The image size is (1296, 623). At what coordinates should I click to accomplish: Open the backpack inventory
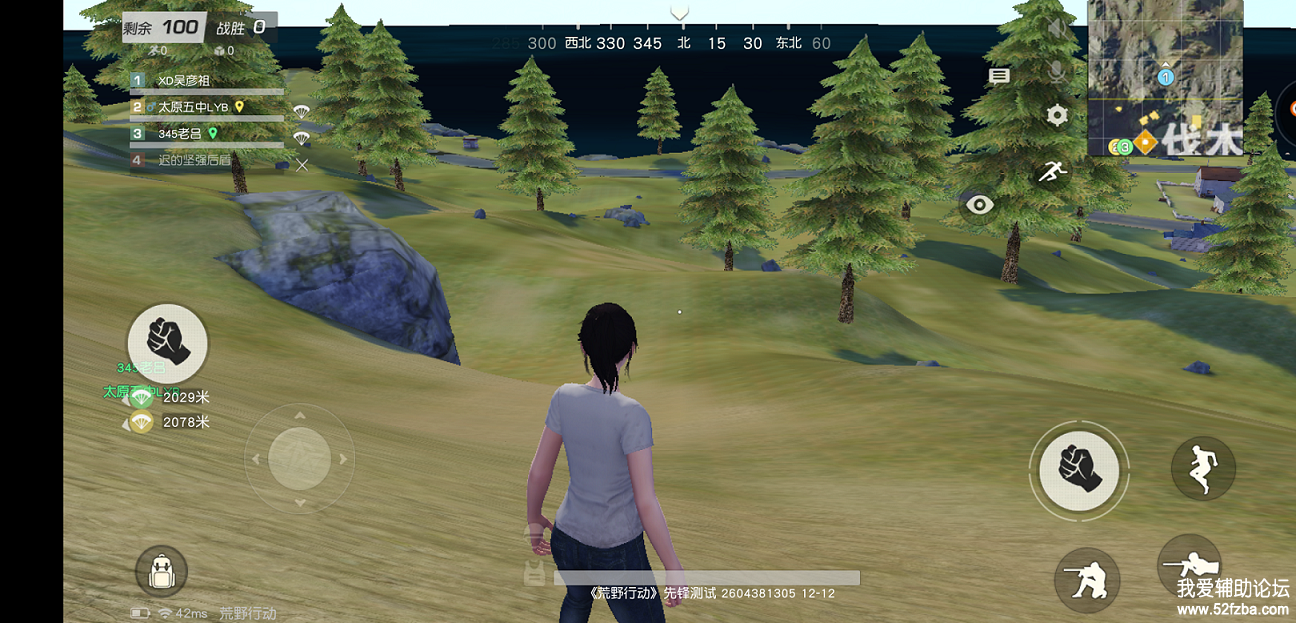coord(161,572)
